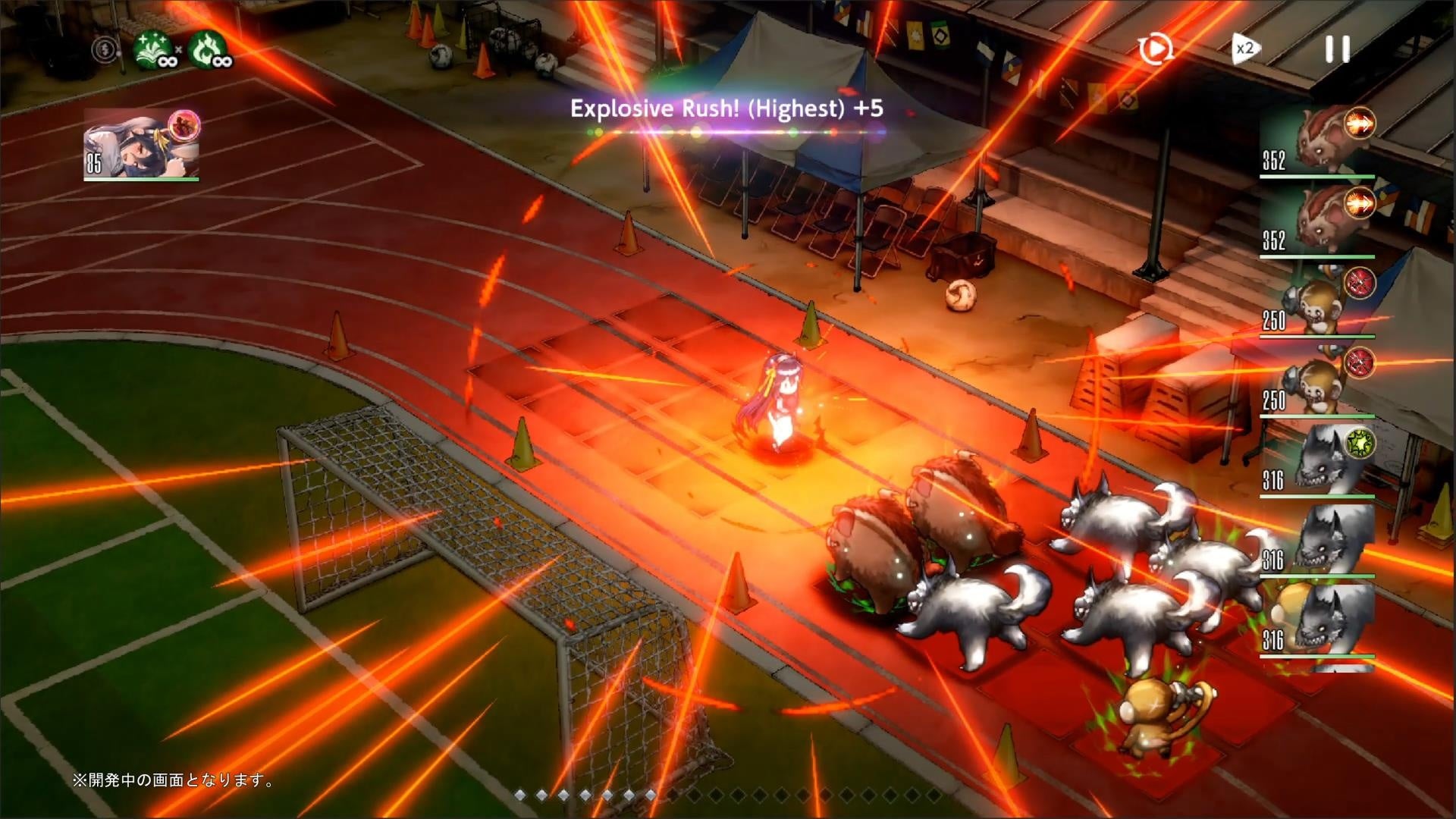Pause the battle
Screen dimensions: 1456x819
click(x=1338, y=50)
